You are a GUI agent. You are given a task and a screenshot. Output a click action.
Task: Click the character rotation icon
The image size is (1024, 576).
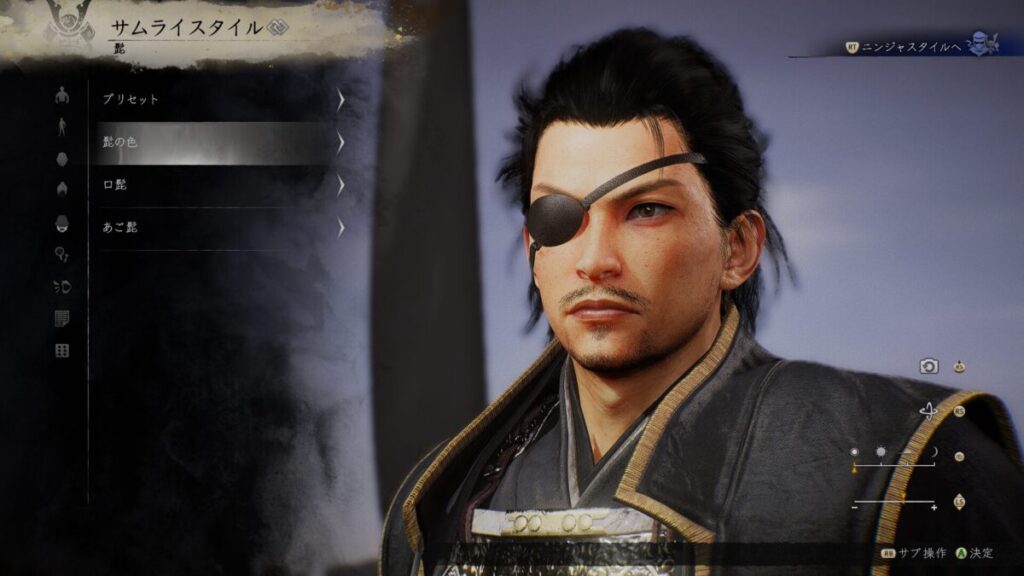[x=929, y=411]
